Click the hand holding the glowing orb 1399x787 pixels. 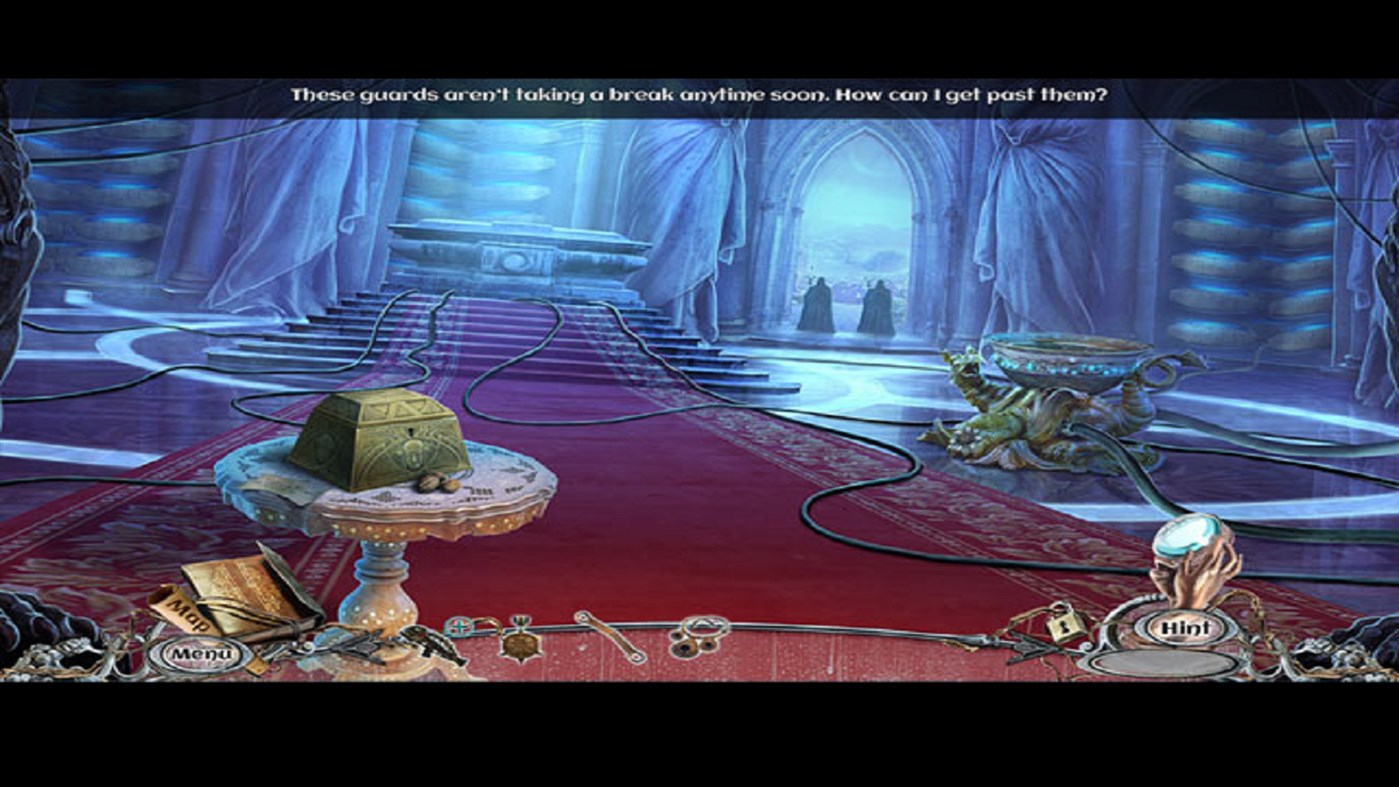pyautogui.click(x=1192, y=550)
